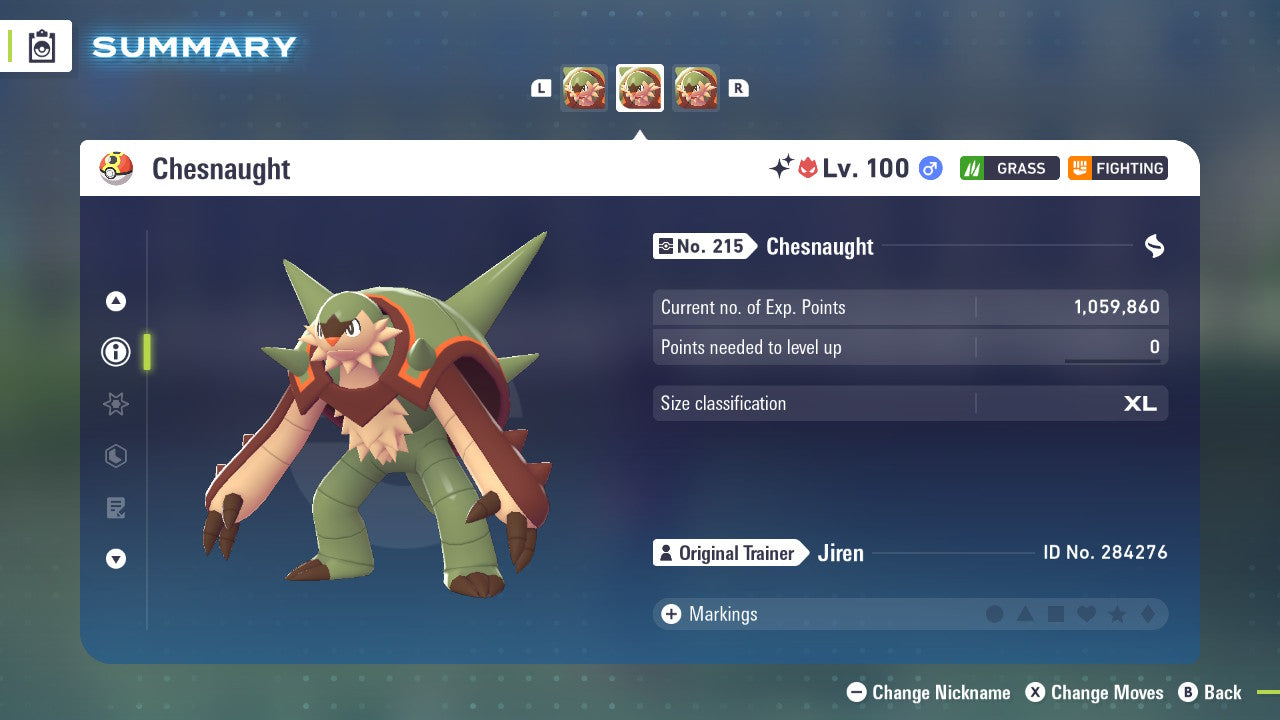
Task: Toggle the star marking
Action: click(1116, 614)
